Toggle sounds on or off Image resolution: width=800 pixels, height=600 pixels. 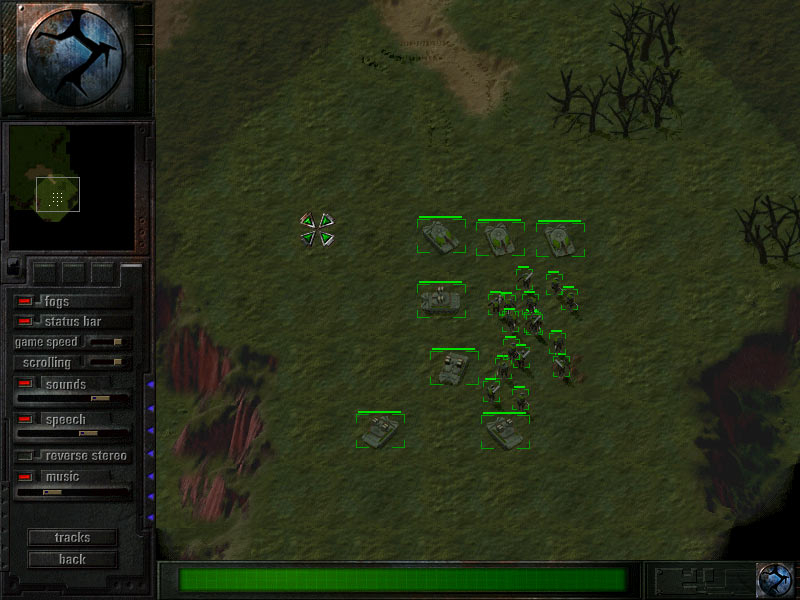point(26,385)
